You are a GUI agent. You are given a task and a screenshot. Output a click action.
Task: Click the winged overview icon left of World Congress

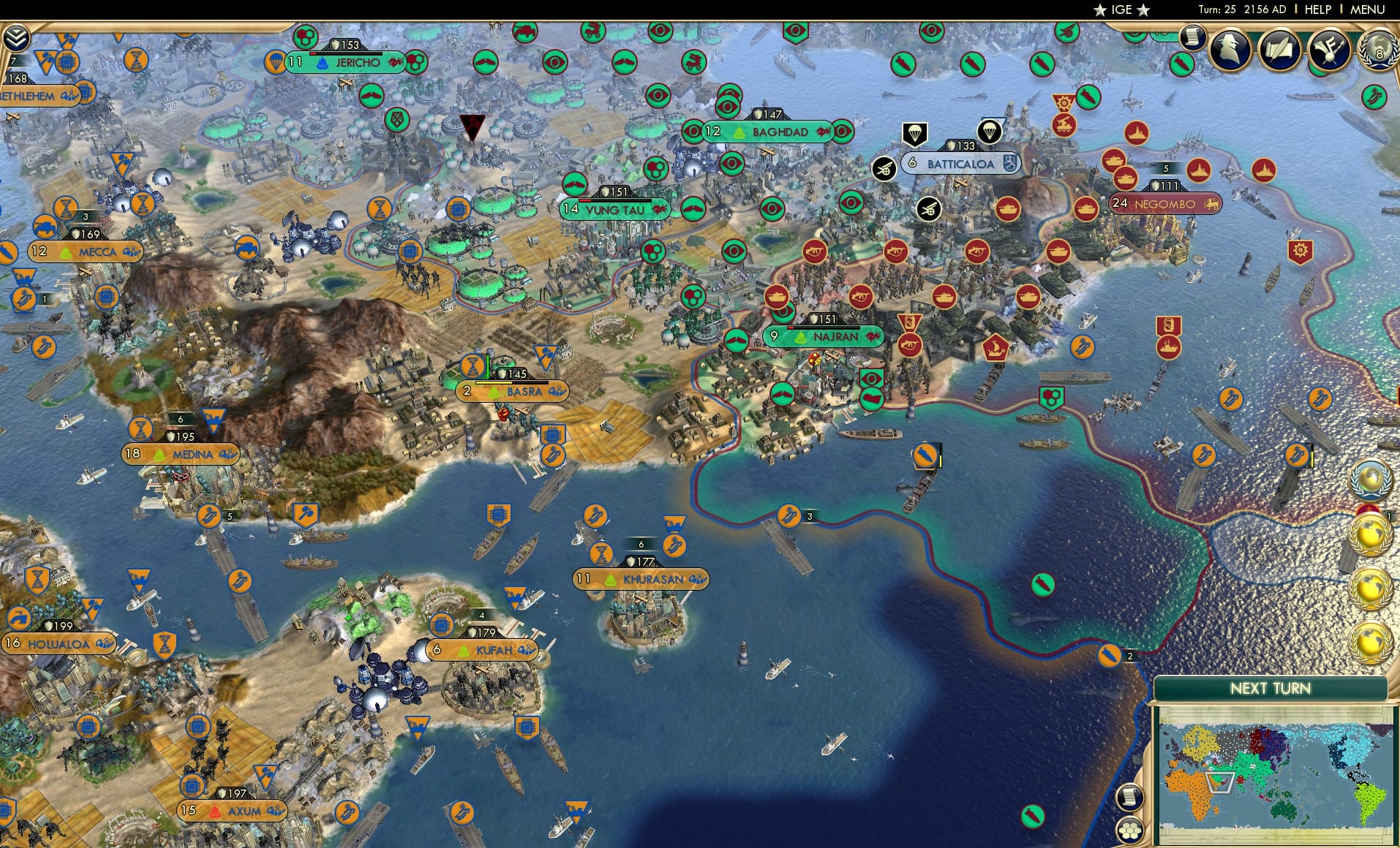click(x=1331, y=51)
